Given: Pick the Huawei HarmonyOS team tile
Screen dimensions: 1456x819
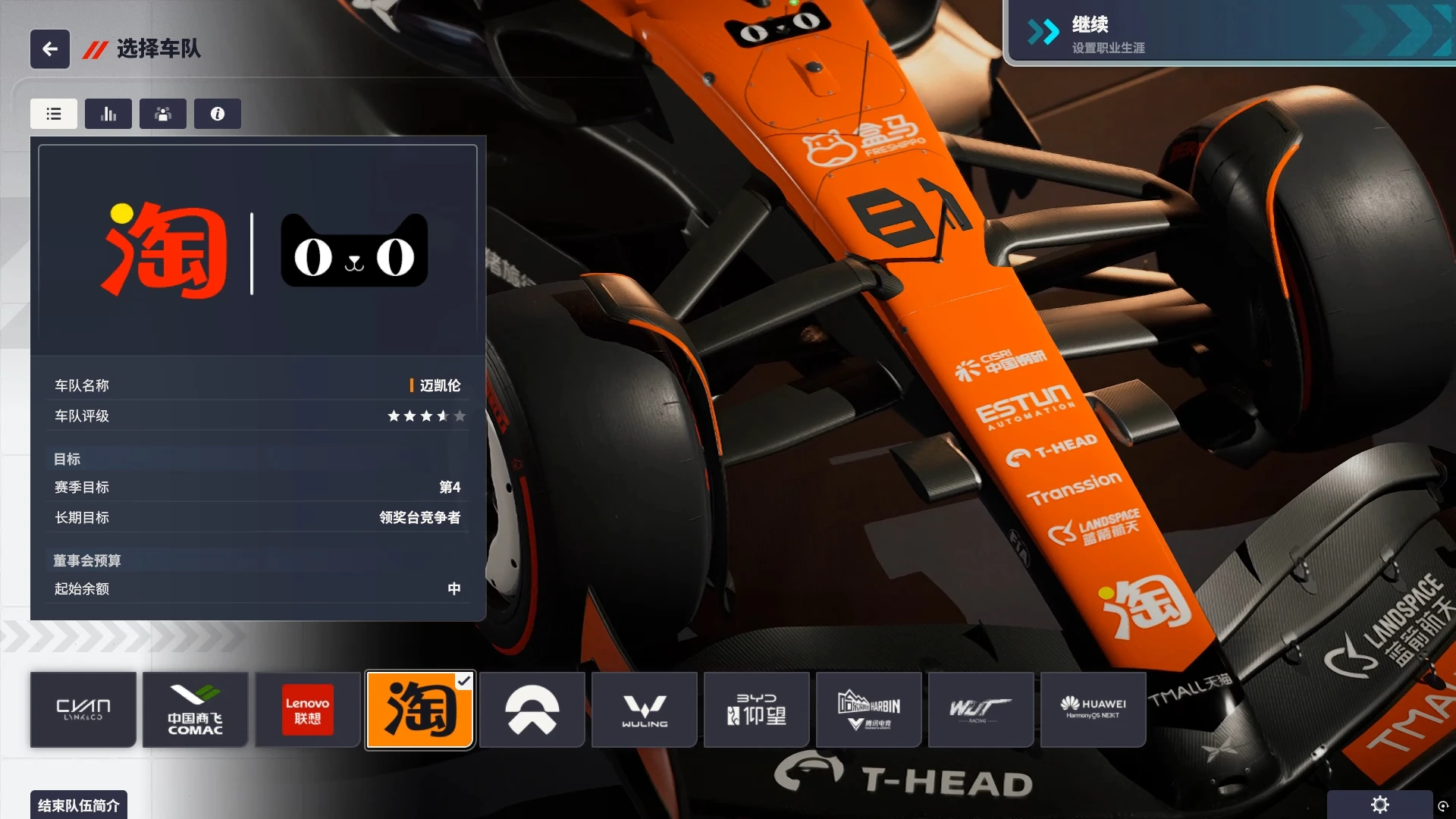Looking at the screenshot, I should tap(1093, 710).
